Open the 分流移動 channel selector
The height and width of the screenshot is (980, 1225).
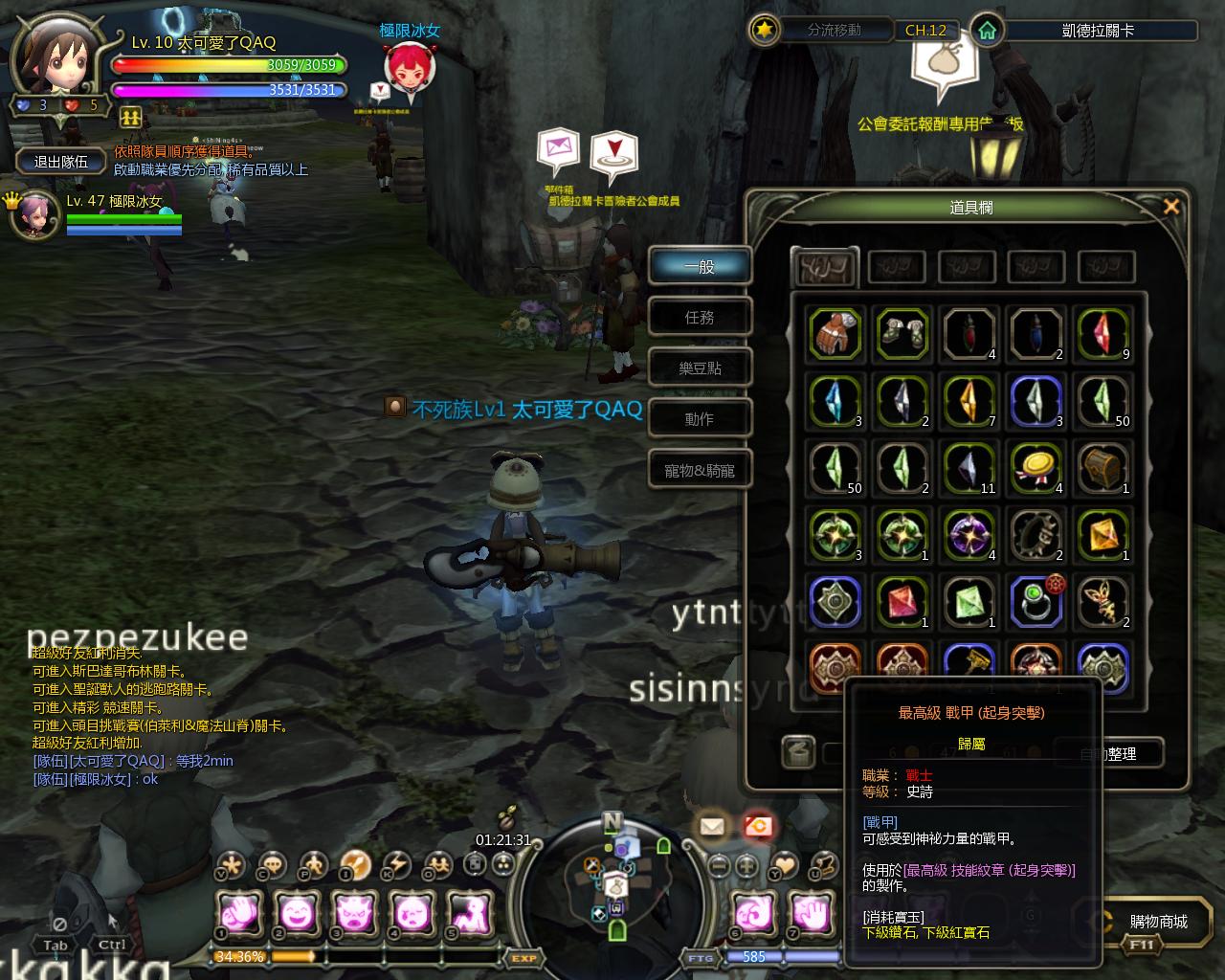834,31
